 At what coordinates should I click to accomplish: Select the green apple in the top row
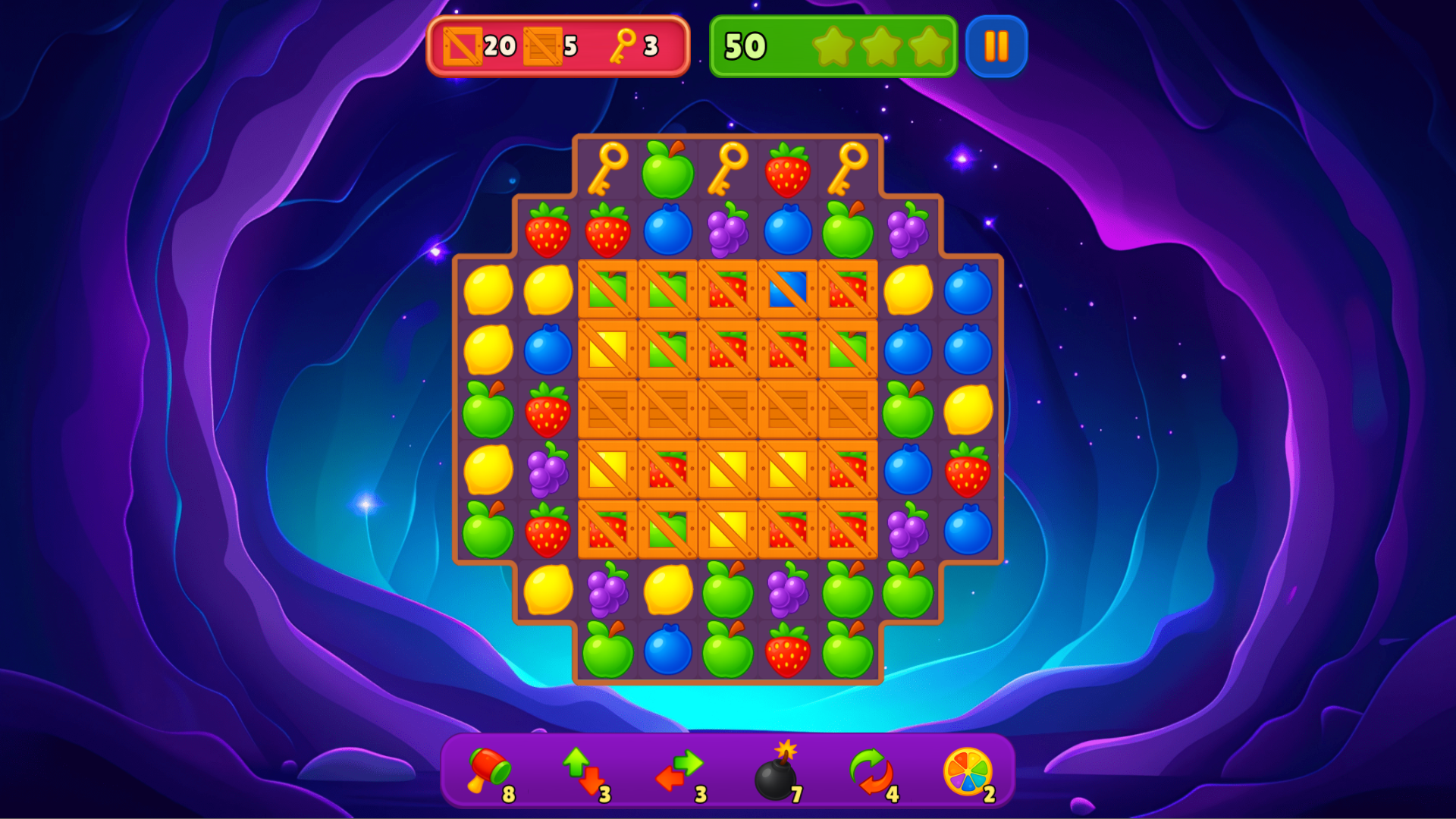(x=667, y=168)
